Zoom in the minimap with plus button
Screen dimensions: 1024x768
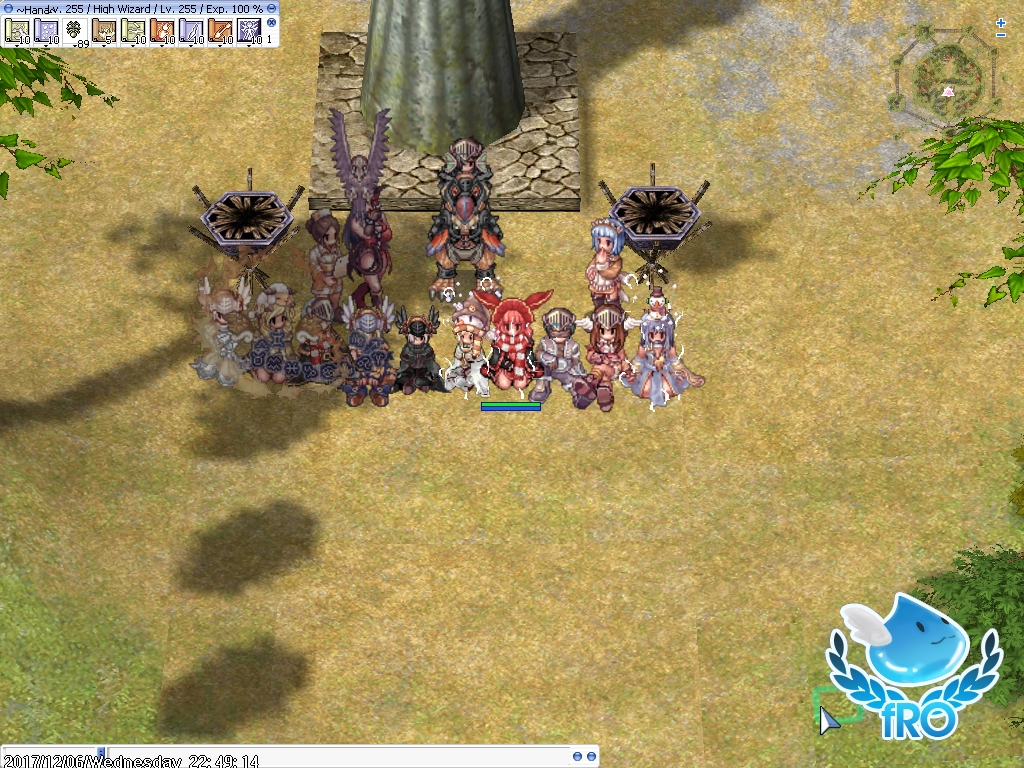point(1001,22)
